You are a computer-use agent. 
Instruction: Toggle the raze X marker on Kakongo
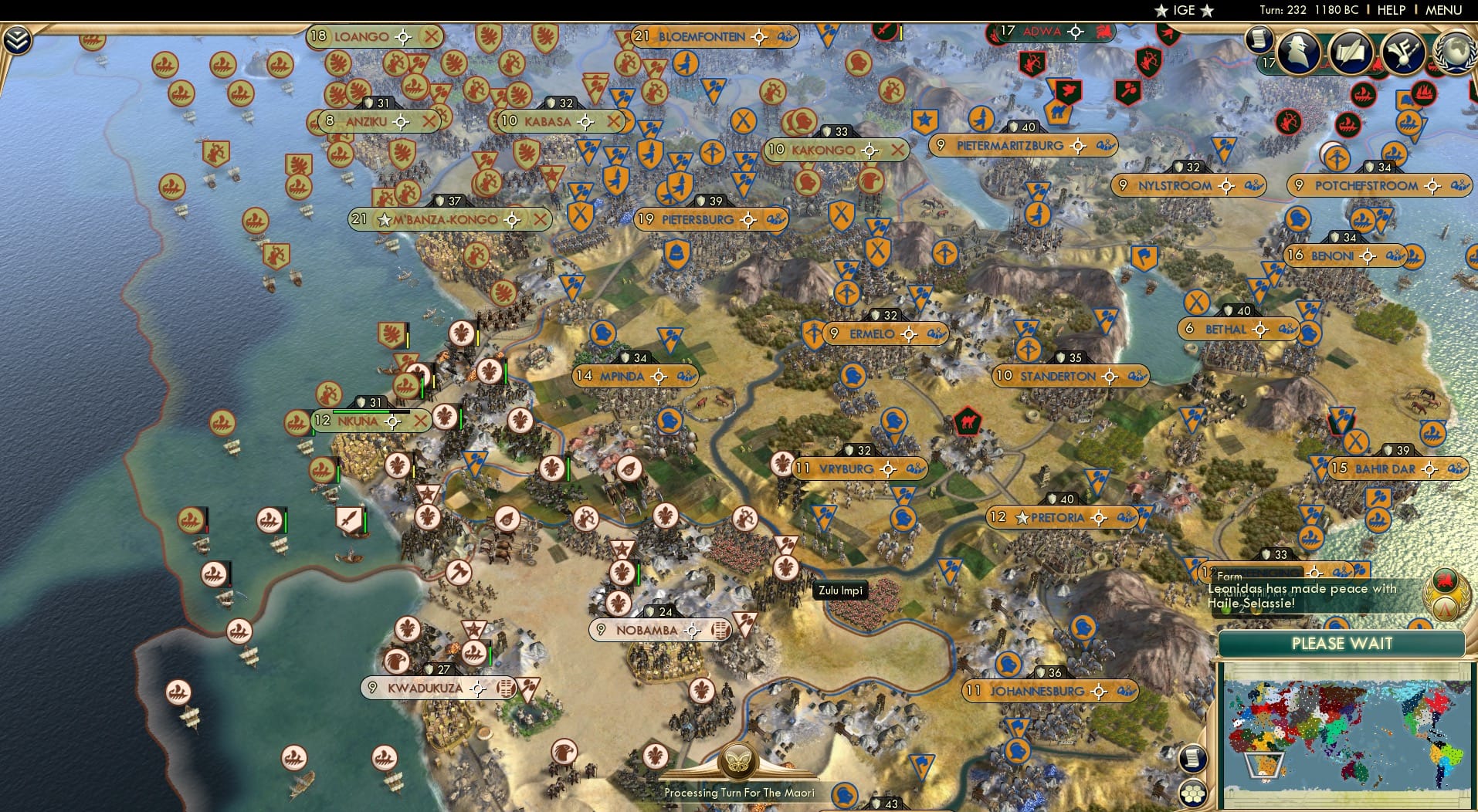tap(897, 151)
